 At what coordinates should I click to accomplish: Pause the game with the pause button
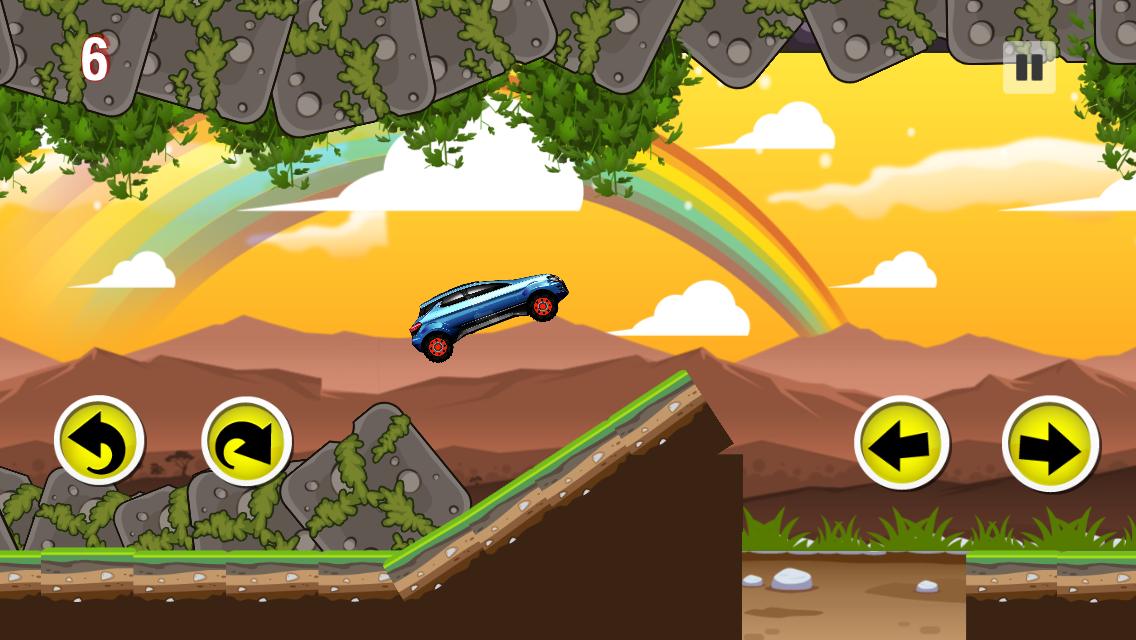1029,67
